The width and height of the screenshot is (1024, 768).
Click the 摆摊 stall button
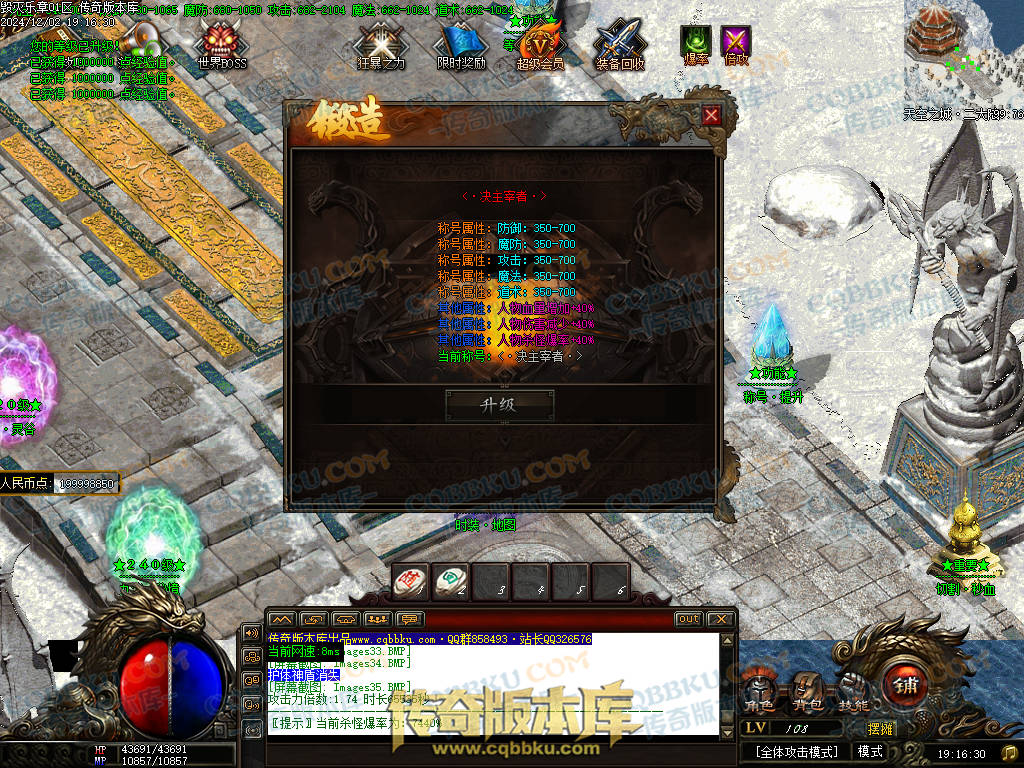pos(880,729)
